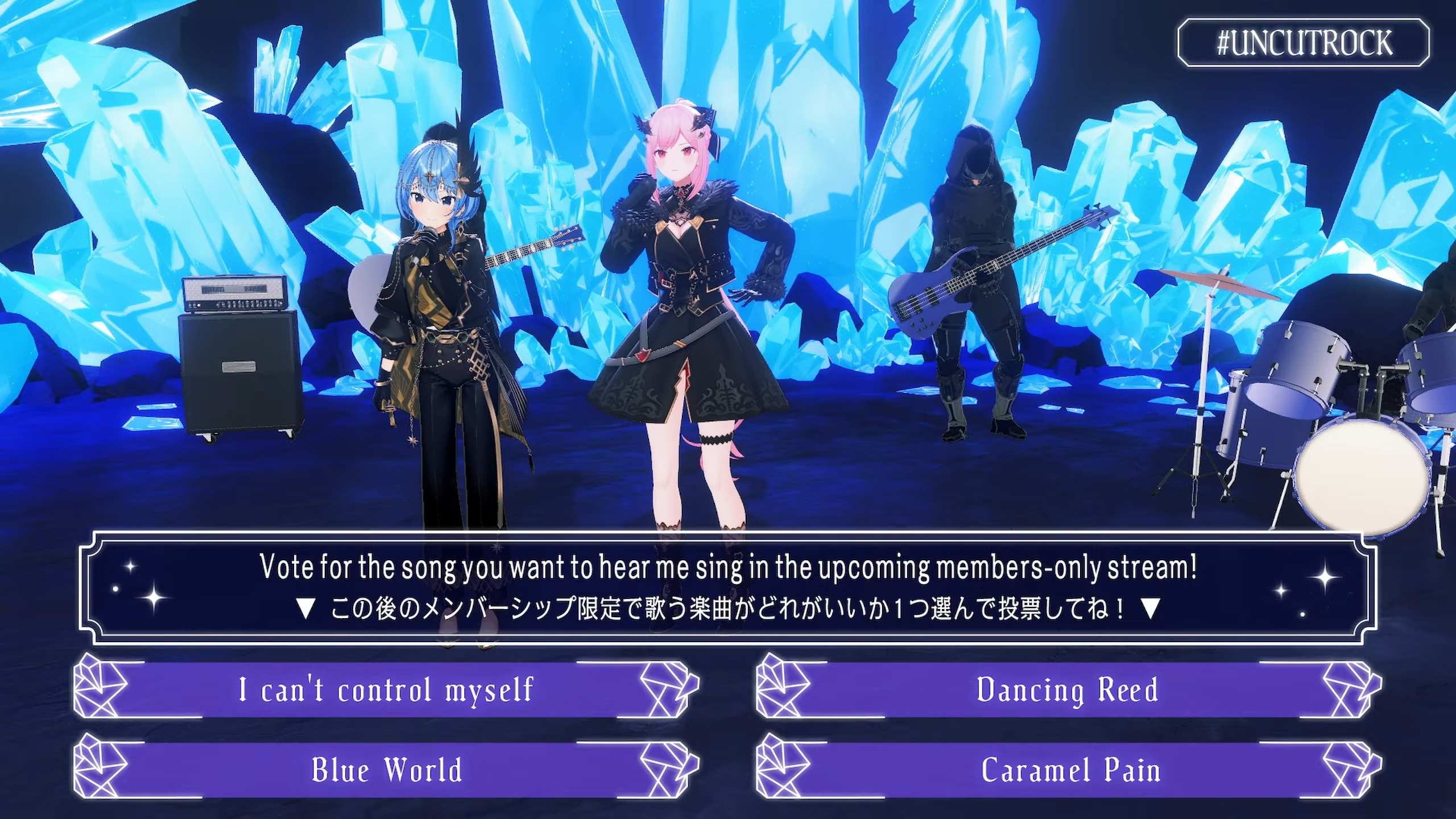Choose the Dancing Reed song option
Image resolution: width=1456 pixels, height=819 pixels.
pyautogui.click(x=1068, y=689)
